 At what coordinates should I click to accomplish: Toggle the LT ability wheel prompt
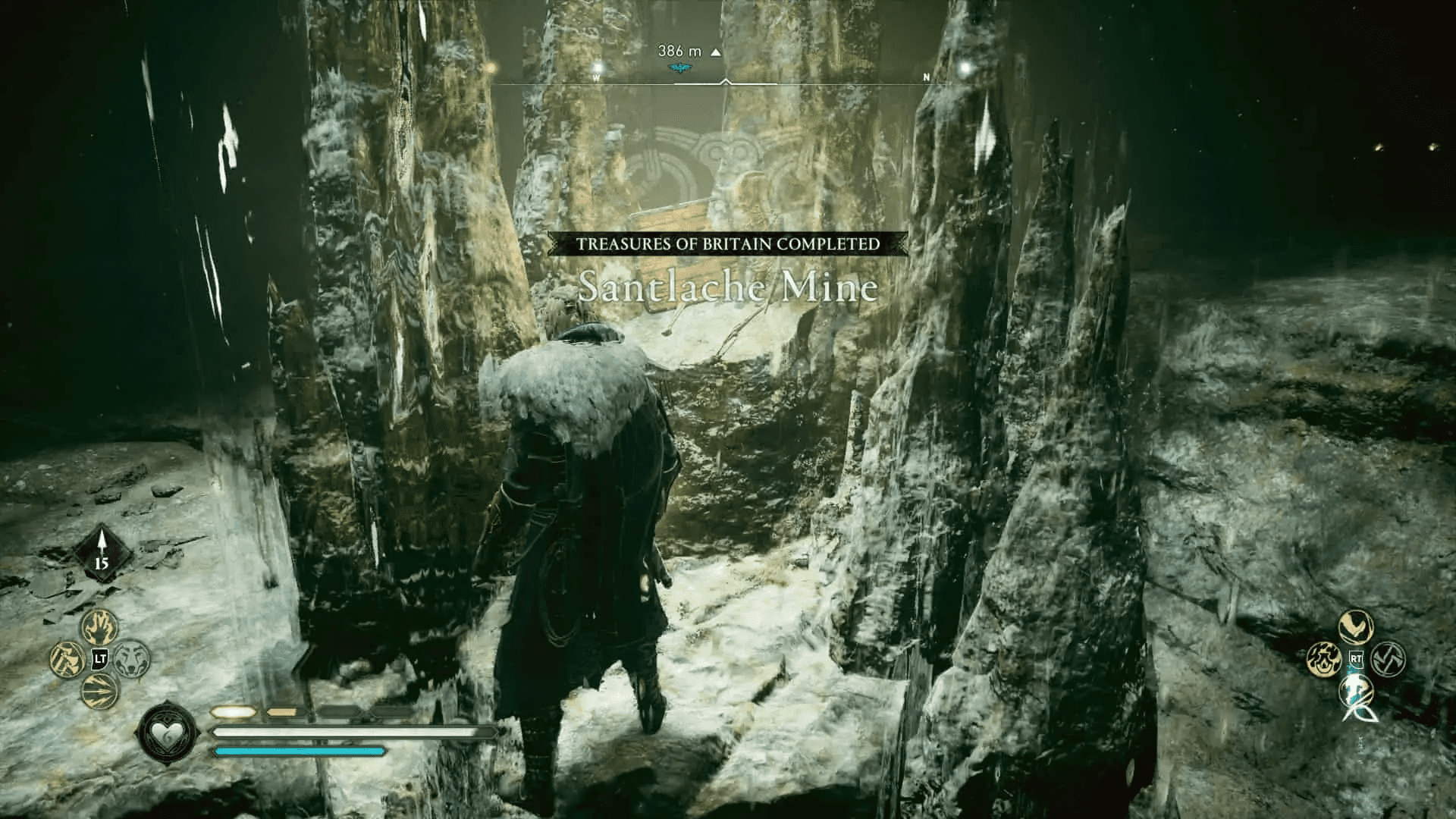[x=99, y=658]
